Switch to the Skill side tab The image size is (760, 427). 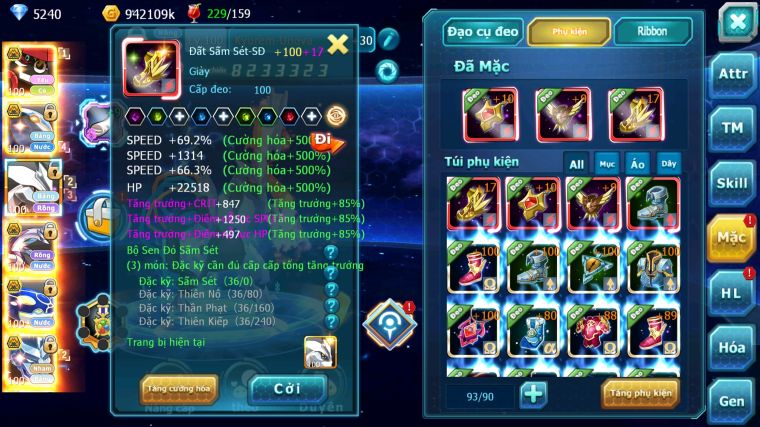pyautogui.click(x=735, y=182)
